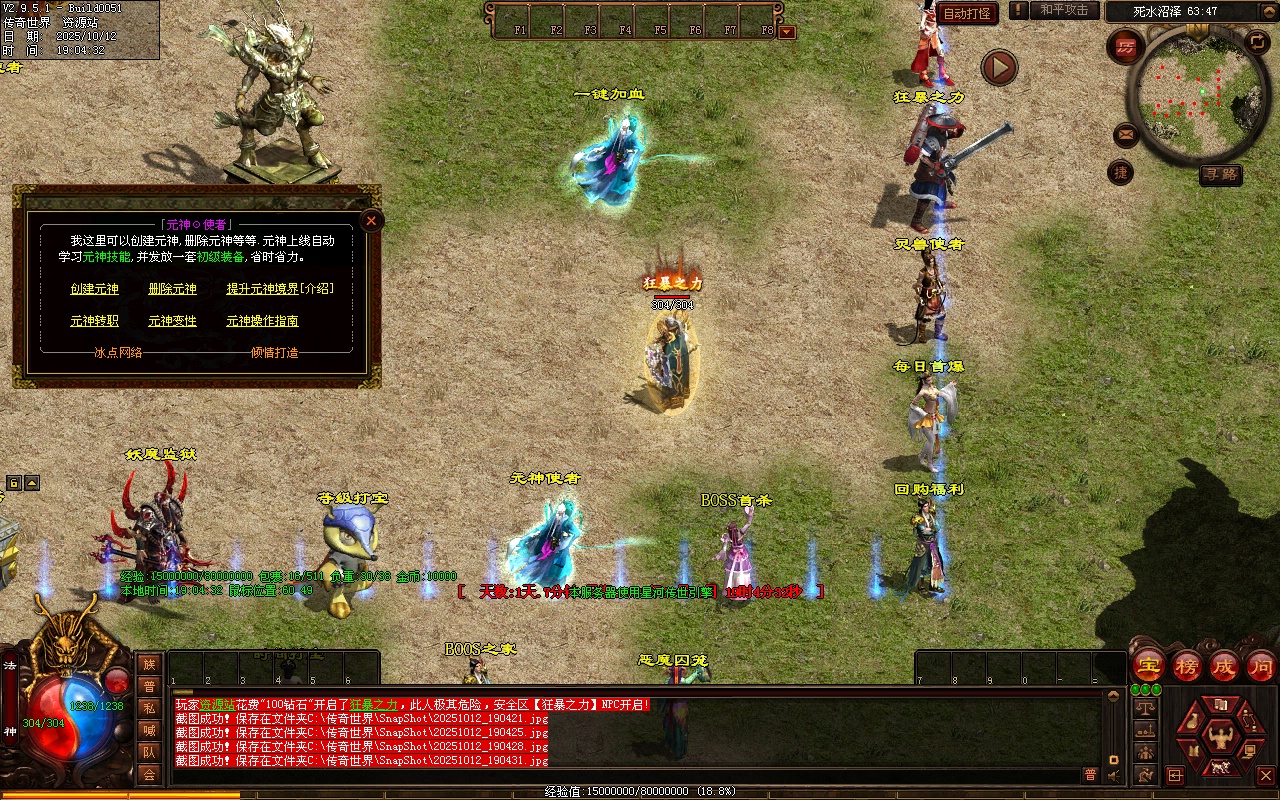
Task: Open the 元神操作指南 guide link
Action: (262, 321)
